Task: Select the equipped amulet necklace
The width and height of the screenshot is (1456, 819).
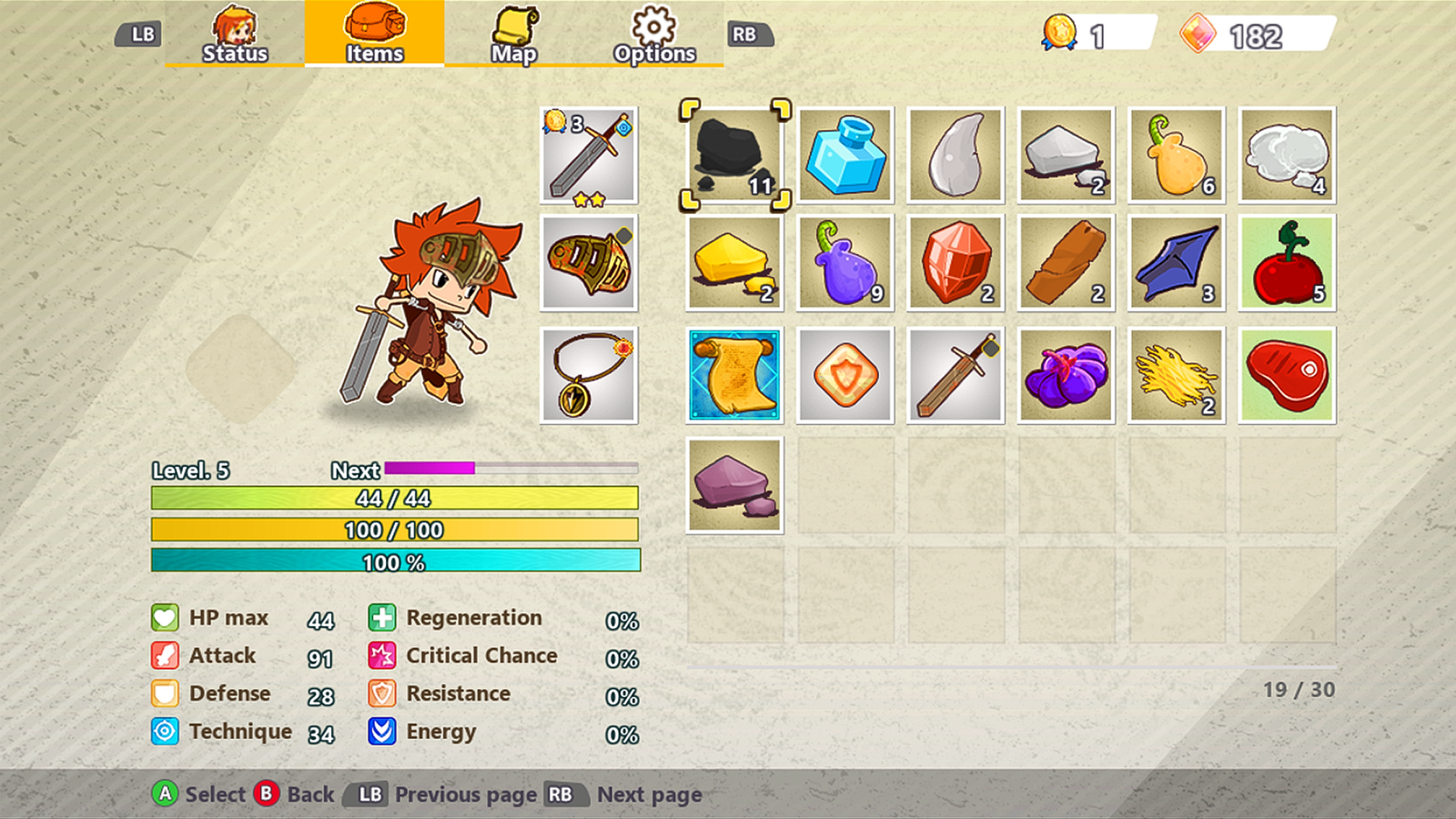Action: tap(588, 374)
